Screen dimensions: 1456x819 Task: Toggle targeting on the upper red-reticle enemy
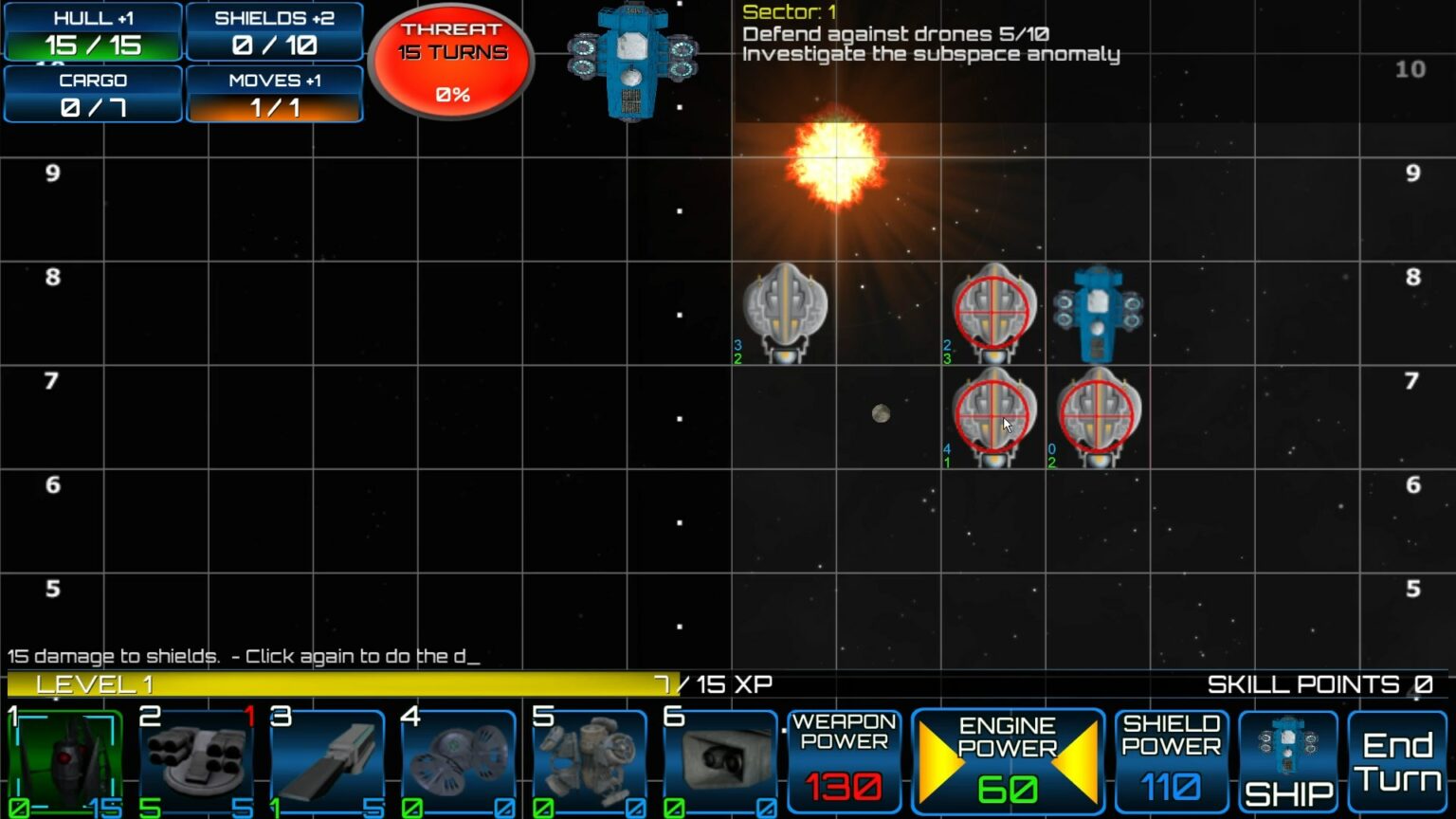[992, 313]
